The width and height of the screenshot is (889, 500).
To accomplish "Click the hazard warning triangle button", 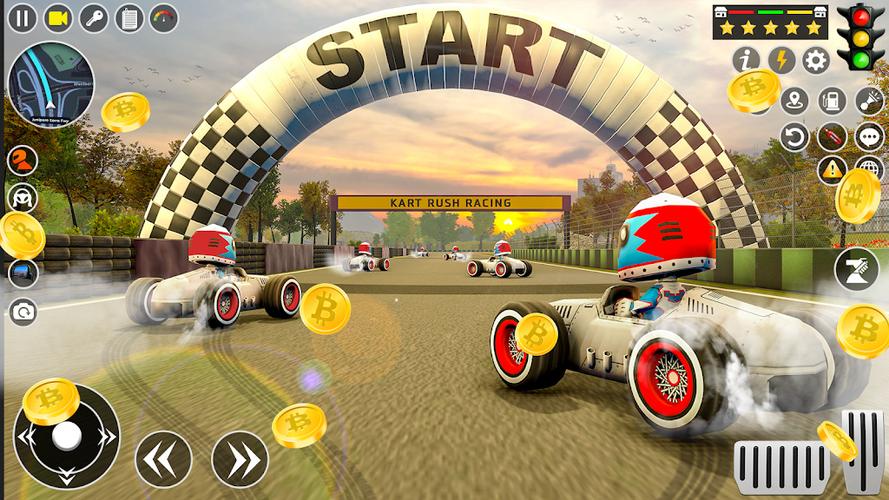I will 832,169.
